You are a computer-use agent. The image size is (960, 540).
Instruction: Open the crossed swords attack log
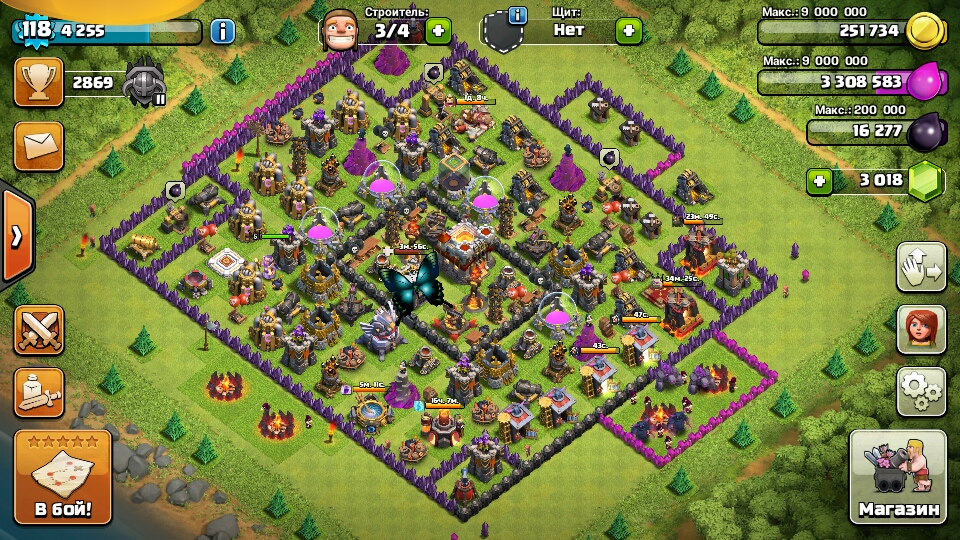tap(39, 329)
